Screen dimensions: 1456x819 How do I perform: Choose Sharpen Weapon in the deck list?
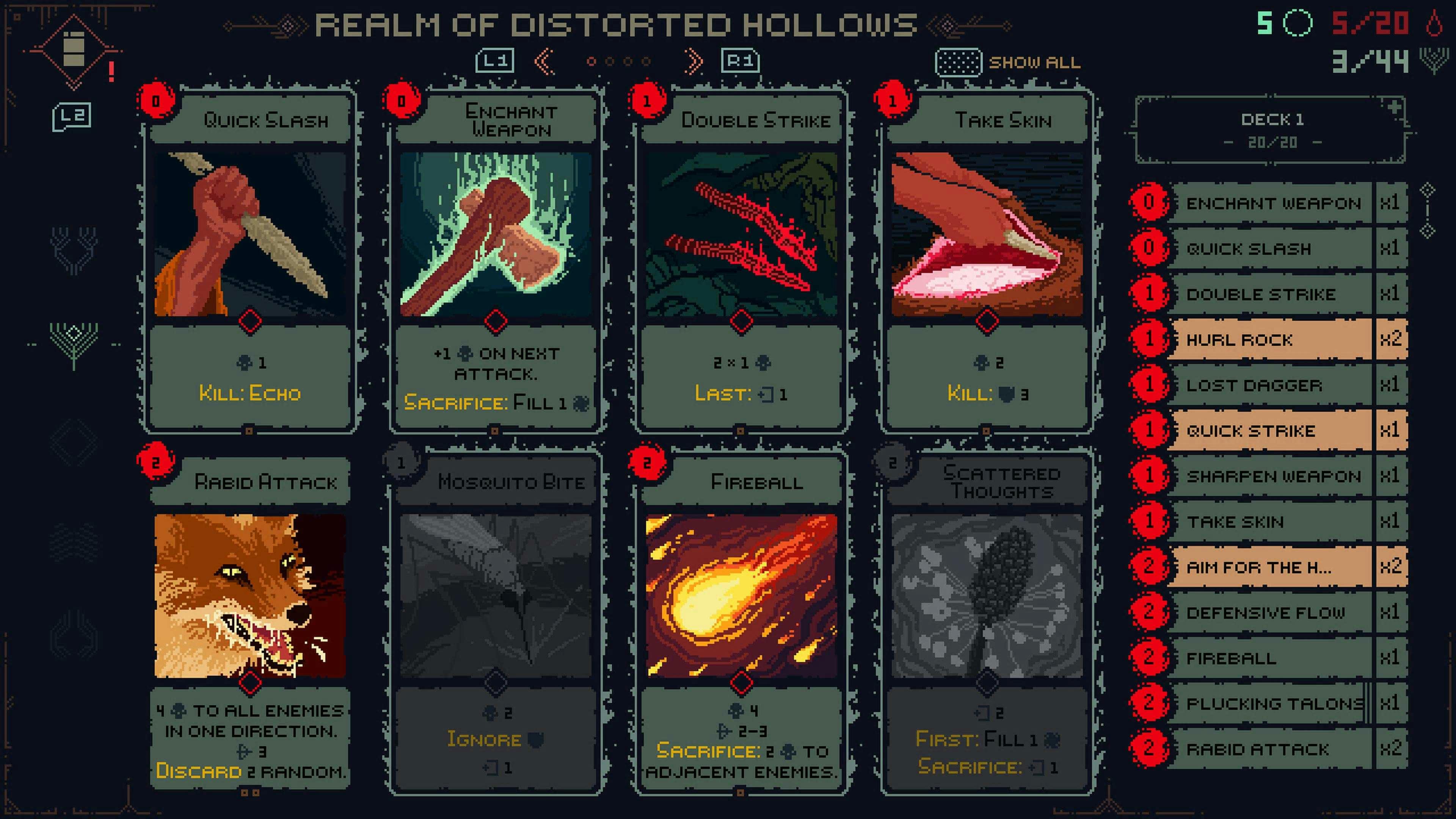click(x=1269, y=477)
